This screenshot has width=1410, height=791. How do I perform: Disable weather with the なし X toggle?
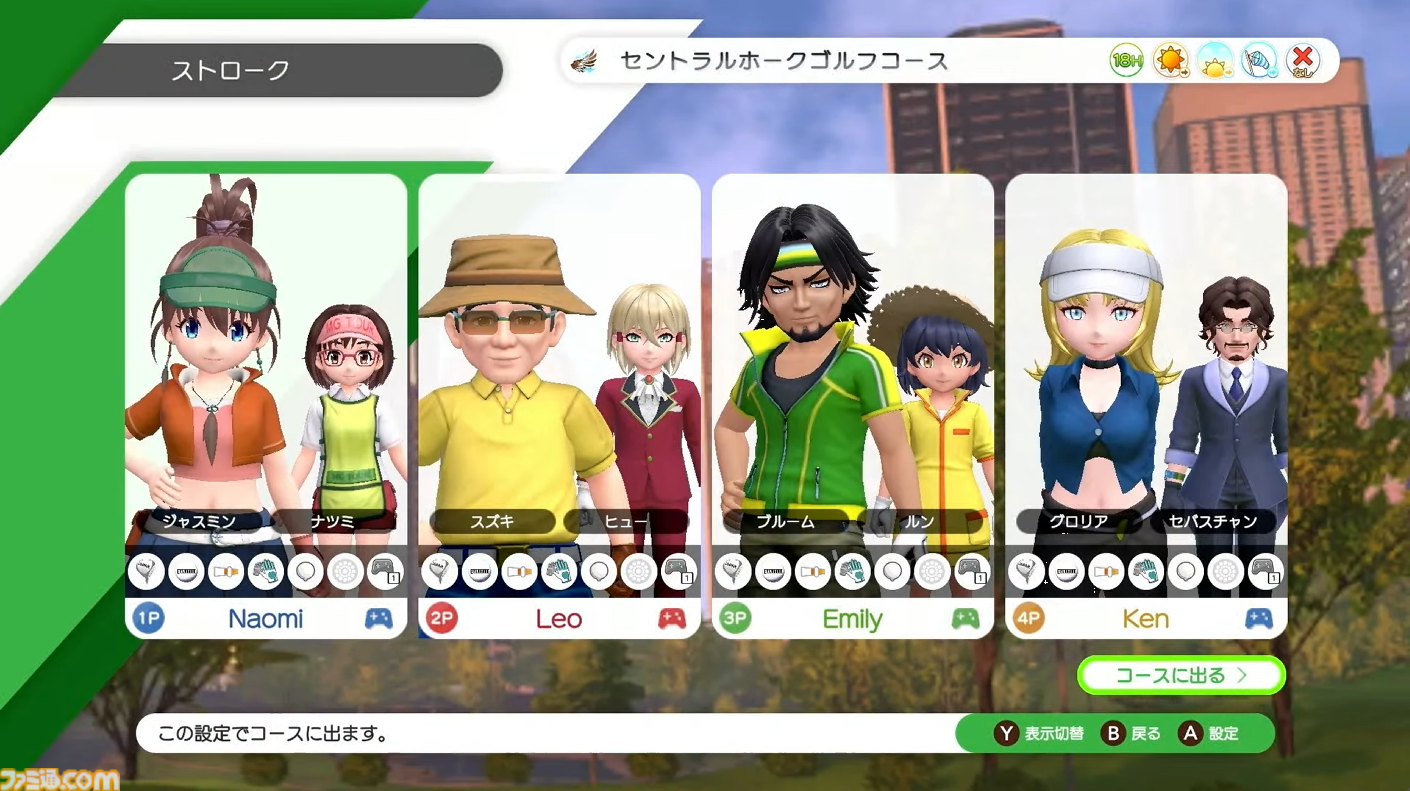point(1302,60)
